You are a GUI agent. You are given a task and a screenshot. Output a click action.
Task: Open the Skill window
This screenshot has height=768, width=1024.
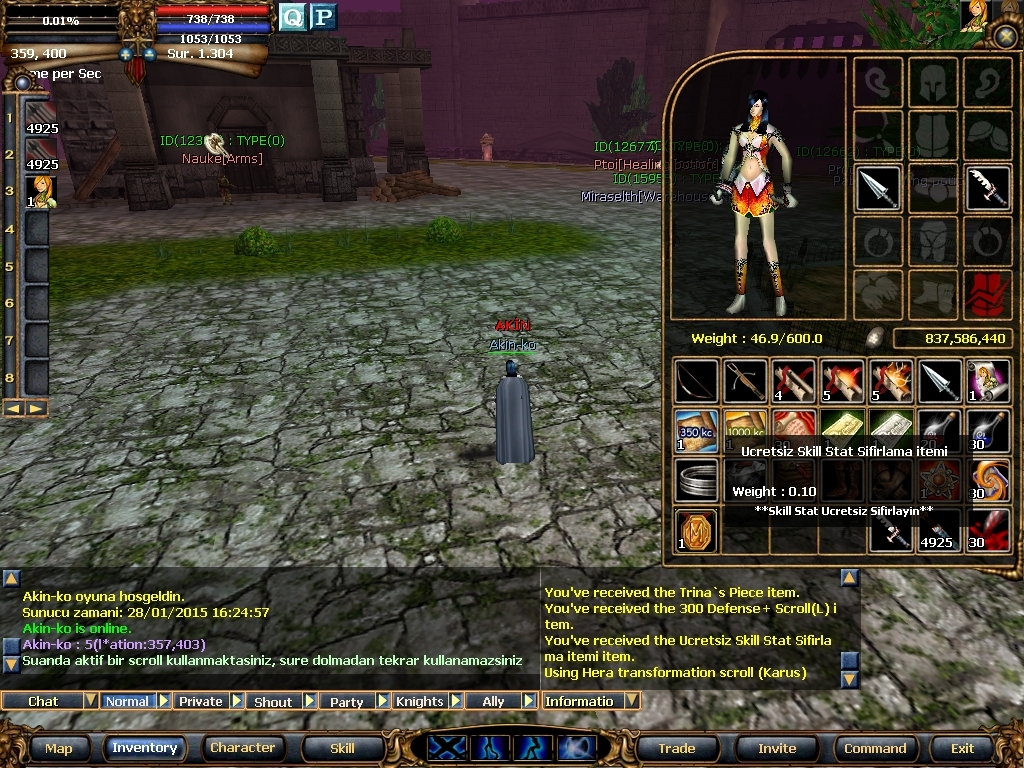coord(342,748)
